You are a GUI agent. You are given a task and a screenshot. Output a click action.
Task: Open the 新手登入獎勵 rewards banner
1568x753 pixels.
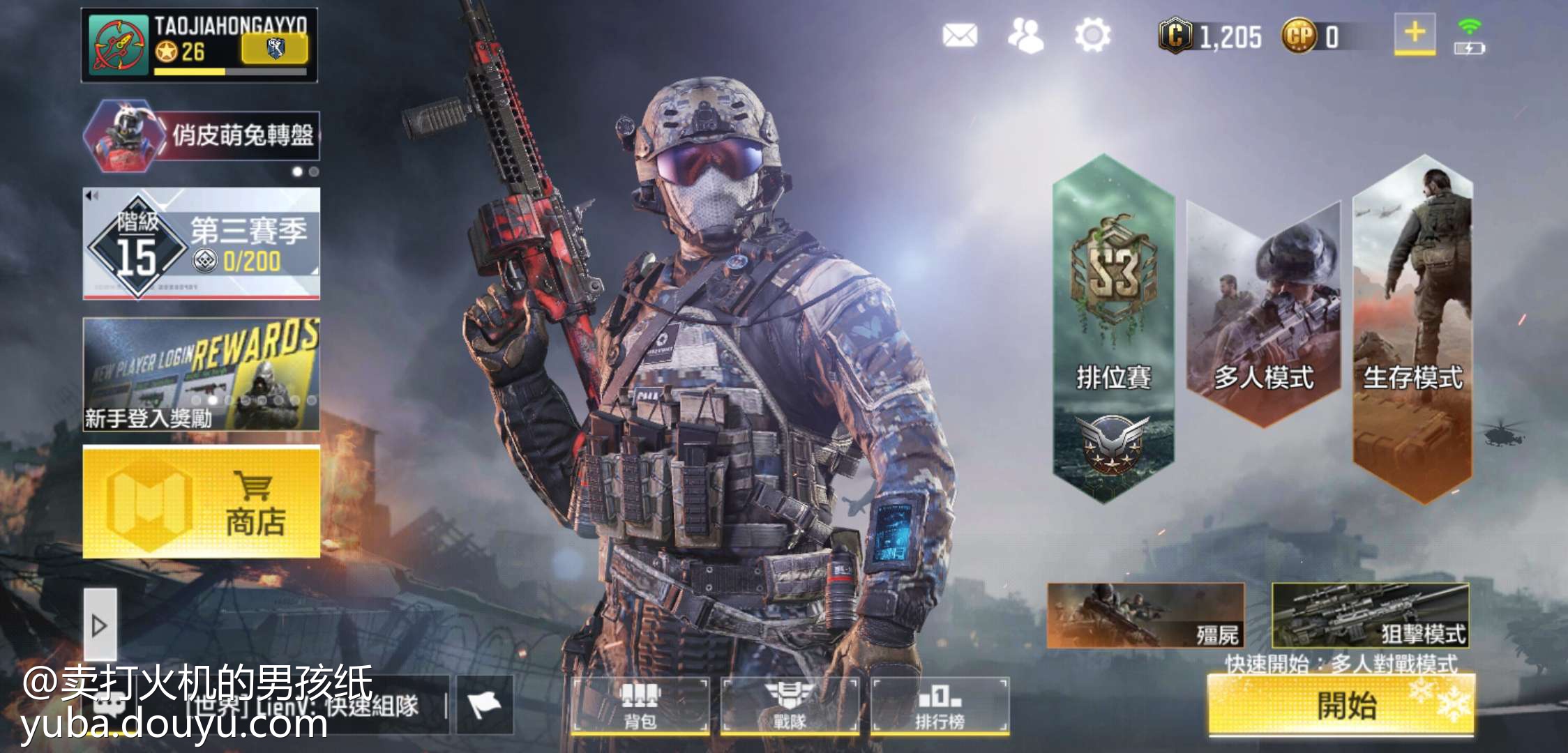point(202,374)
